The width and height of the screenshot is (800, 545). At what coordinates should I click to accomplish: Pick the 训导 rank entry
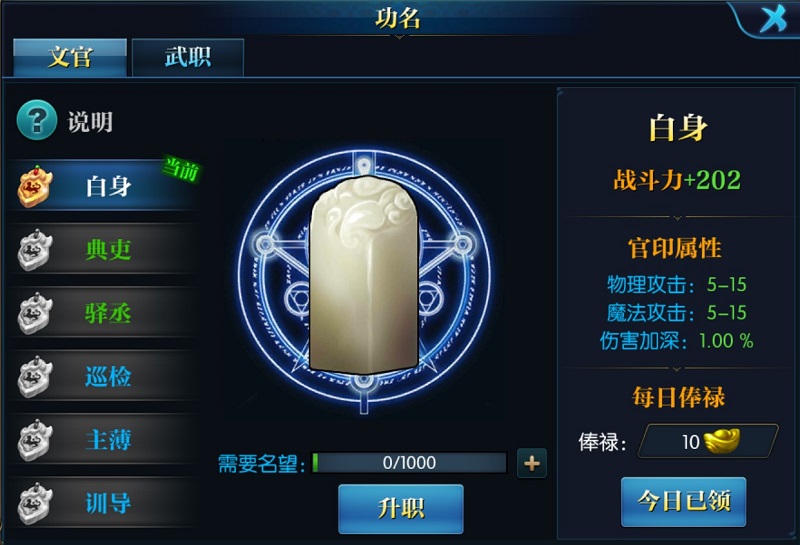click(105, 502)
